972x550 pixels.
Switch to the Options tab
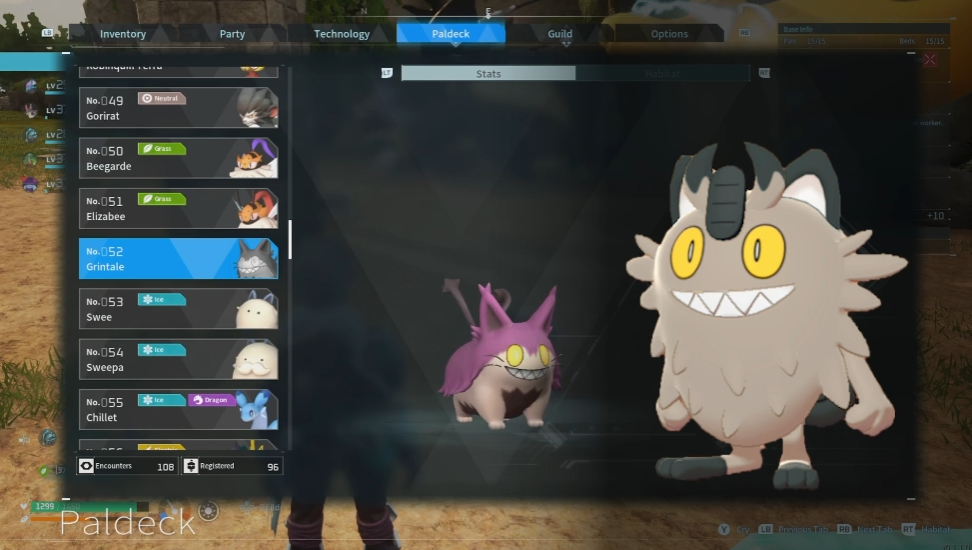669,34
